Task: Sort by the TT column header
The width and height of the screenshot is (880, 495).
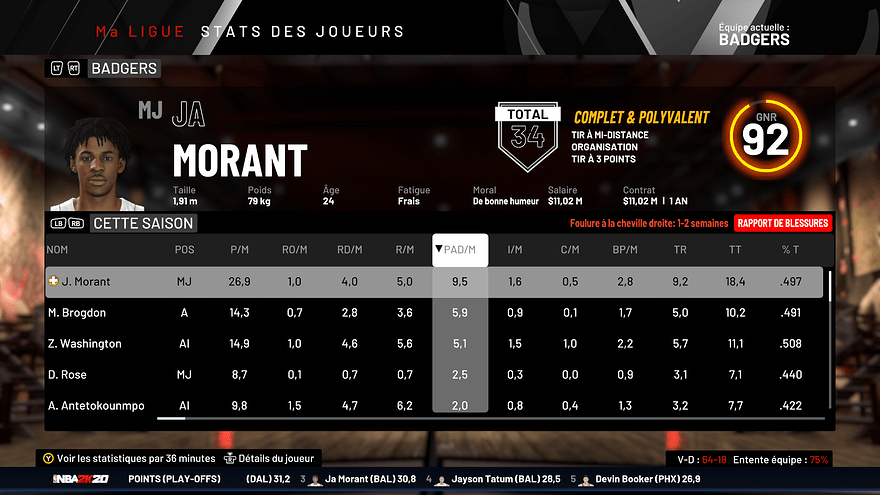Action: [733, 249]
